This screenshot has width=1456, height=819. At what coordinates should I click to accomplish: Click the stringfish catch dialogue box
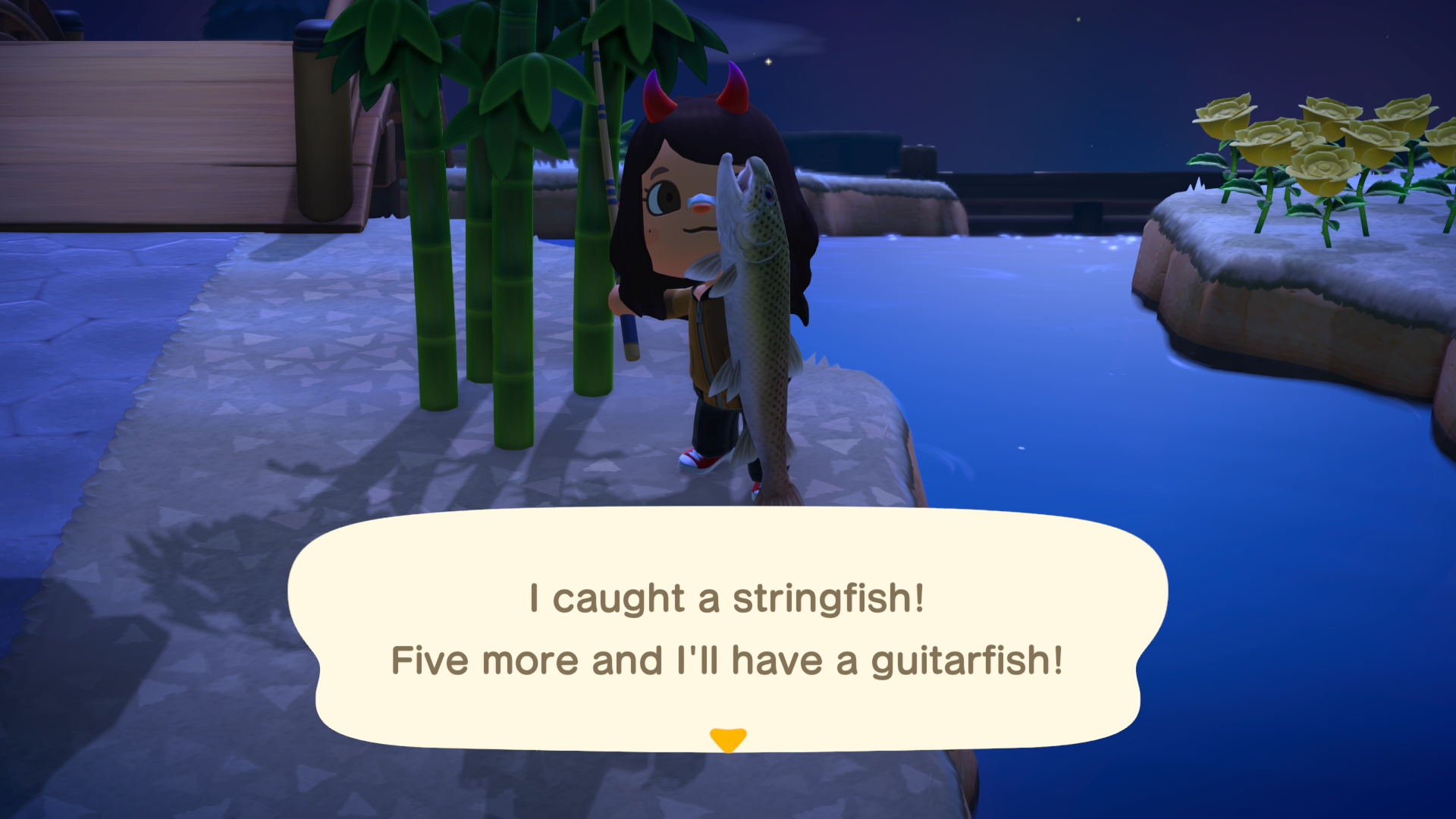pyautogui.click(x=728, y=629)
